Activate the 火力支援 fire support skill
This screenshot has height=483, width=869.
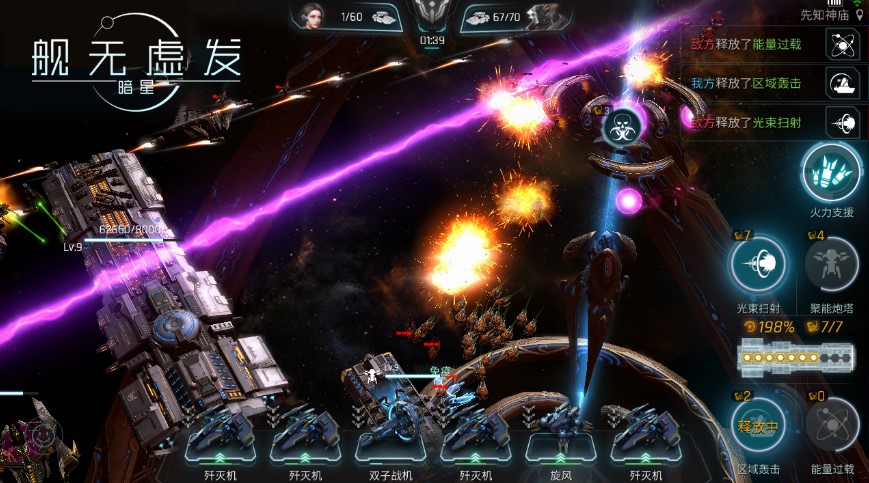point(831,173)
